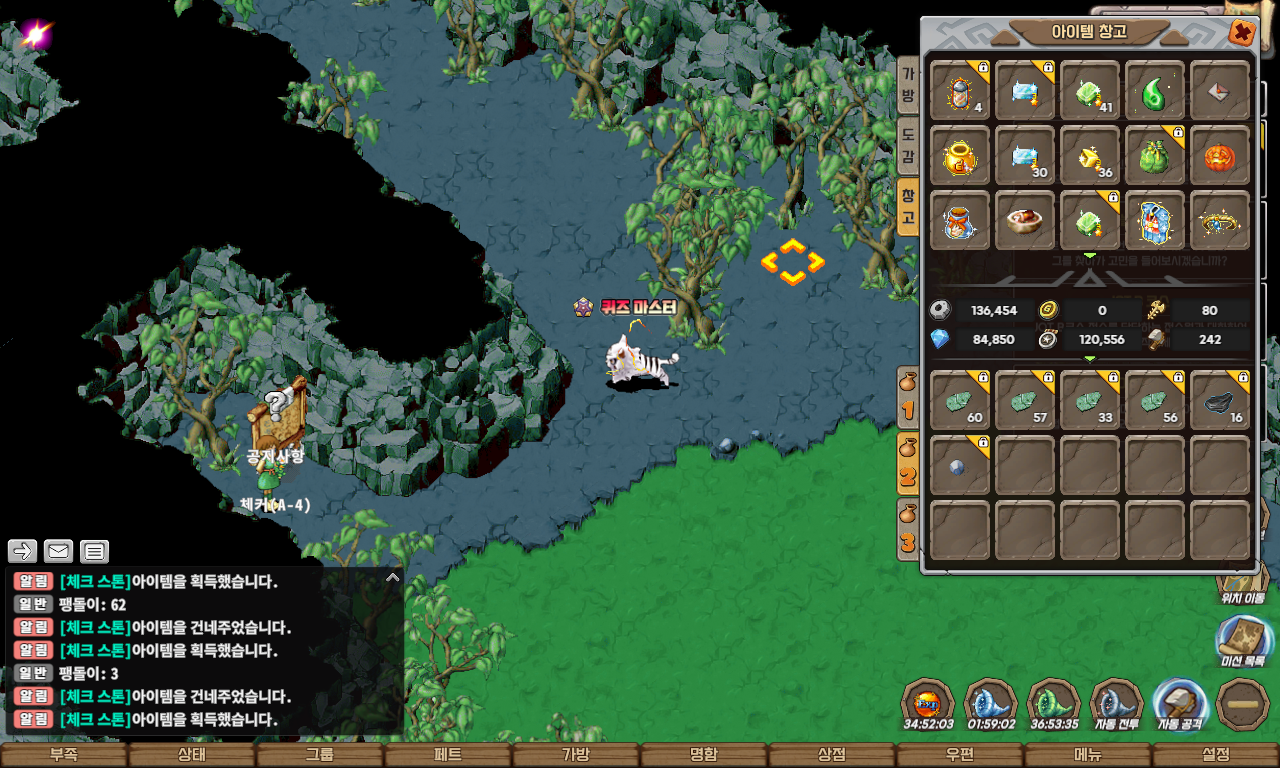The image size is (1280, 768).
Task: Open the 도감 side tab
Action: [x=908, y=147]
